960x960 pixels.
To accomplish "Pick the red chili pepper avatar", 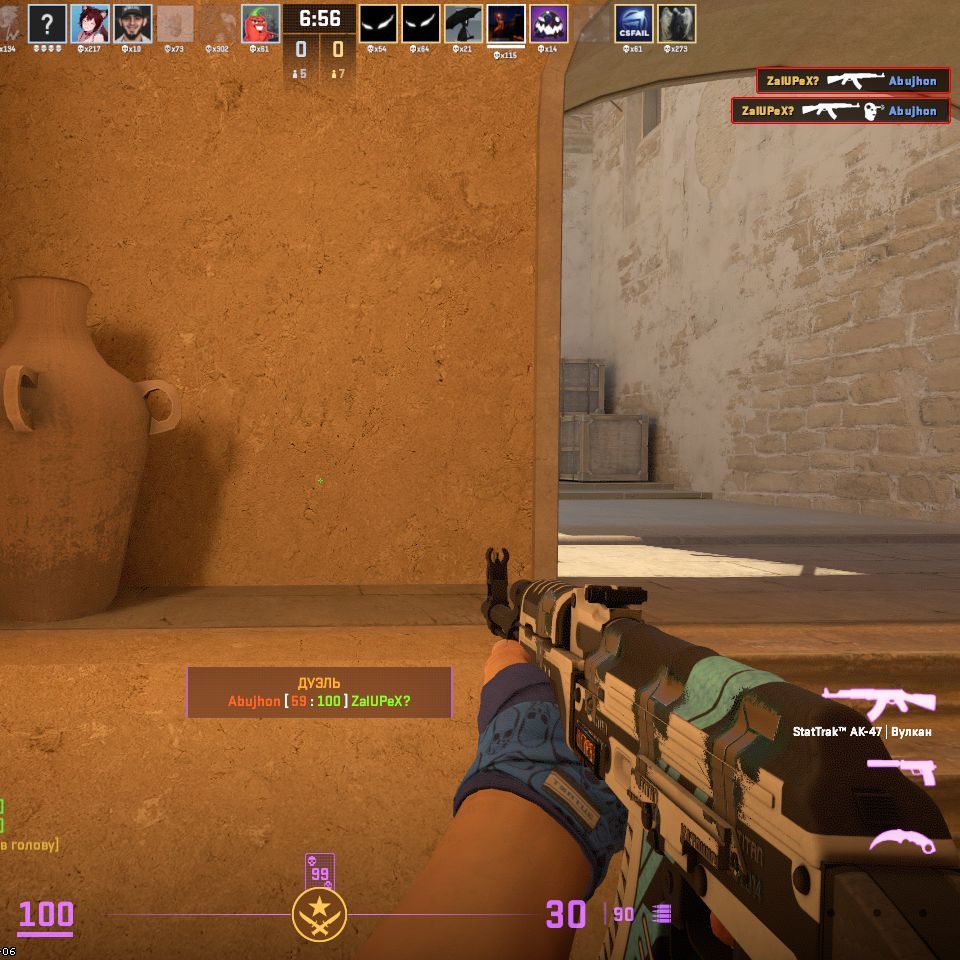I will [261, 23].
